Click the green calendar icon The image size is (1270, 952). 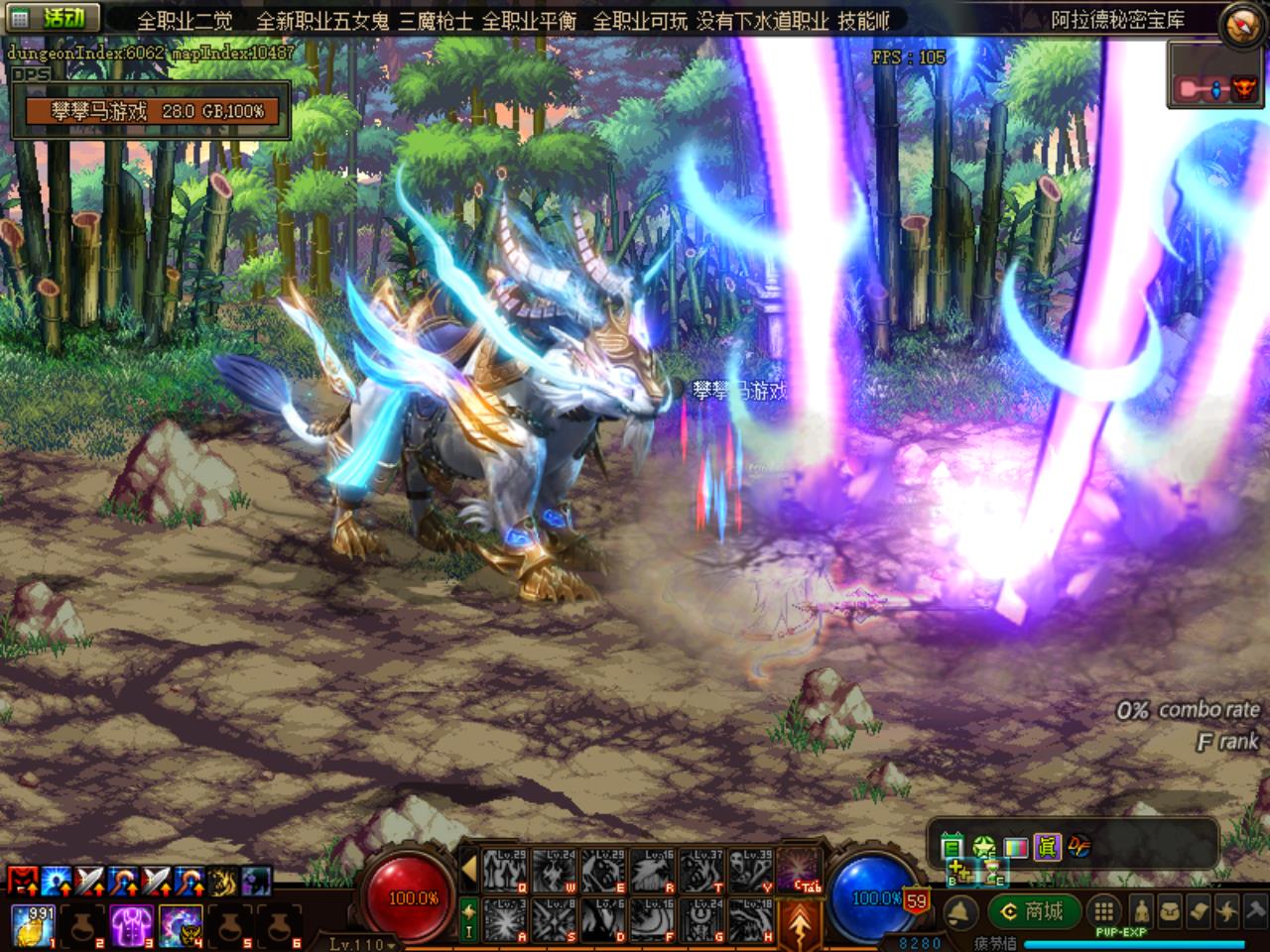[952, 847]
